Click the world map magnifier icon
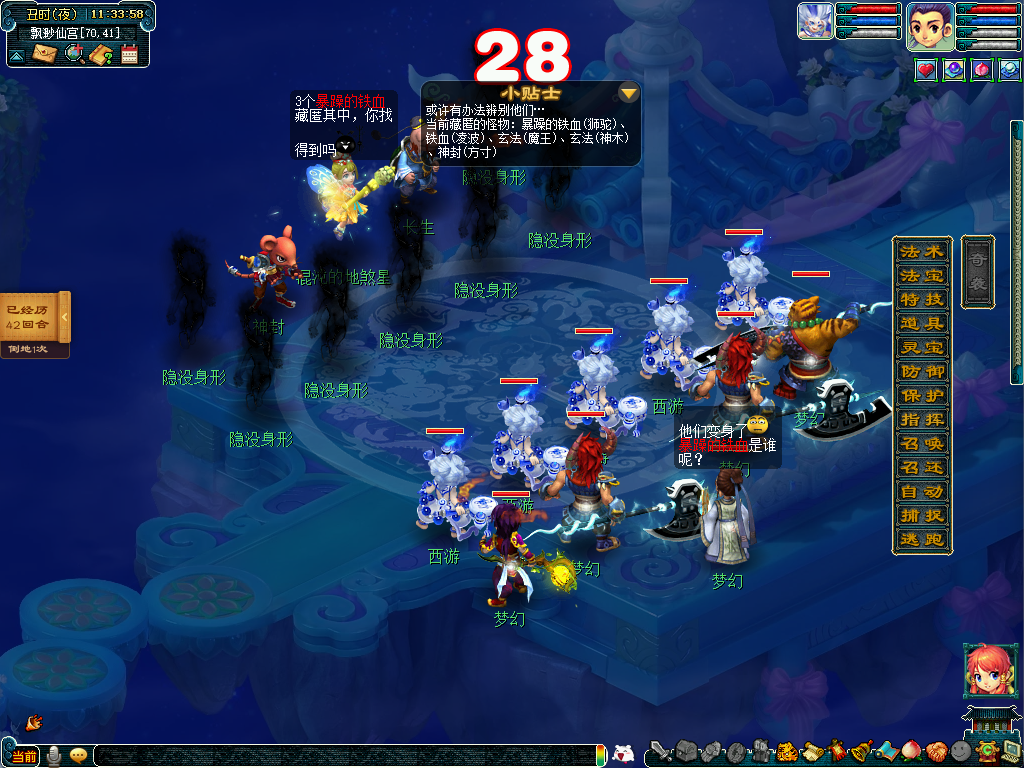The width and height of the screenshot is (1024, 768). click(x=73, y=54)
